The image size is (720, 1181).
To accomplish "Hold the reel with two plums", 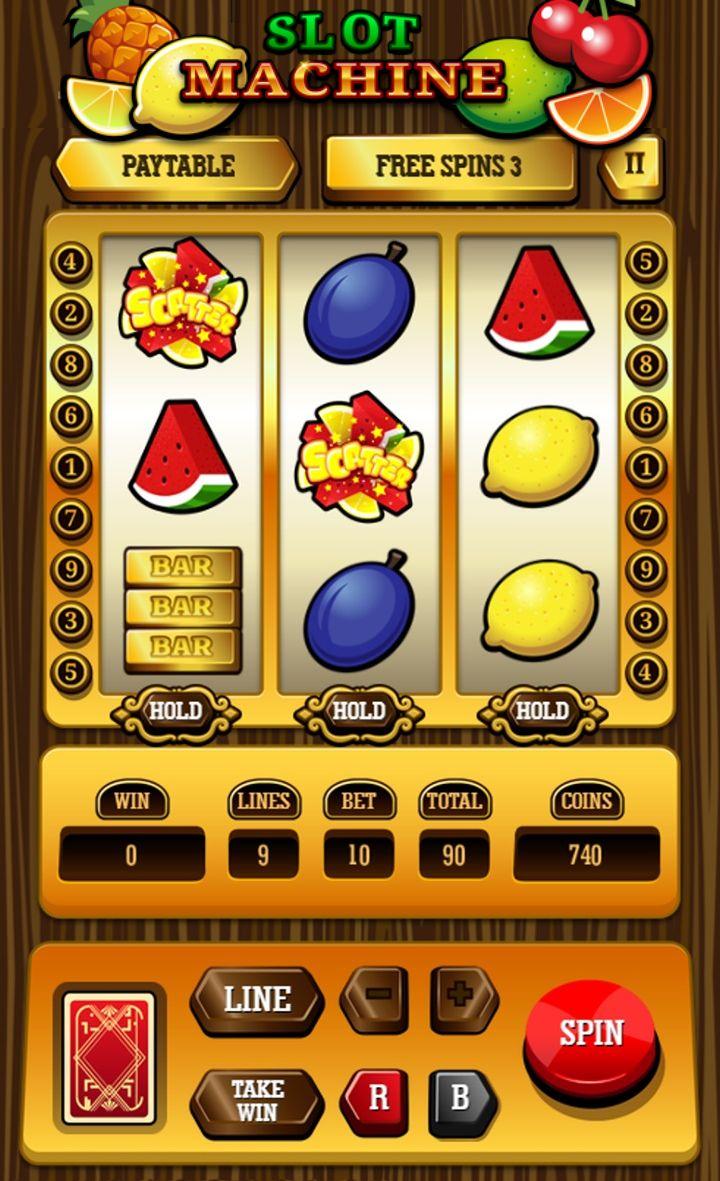I will (359, 712).
